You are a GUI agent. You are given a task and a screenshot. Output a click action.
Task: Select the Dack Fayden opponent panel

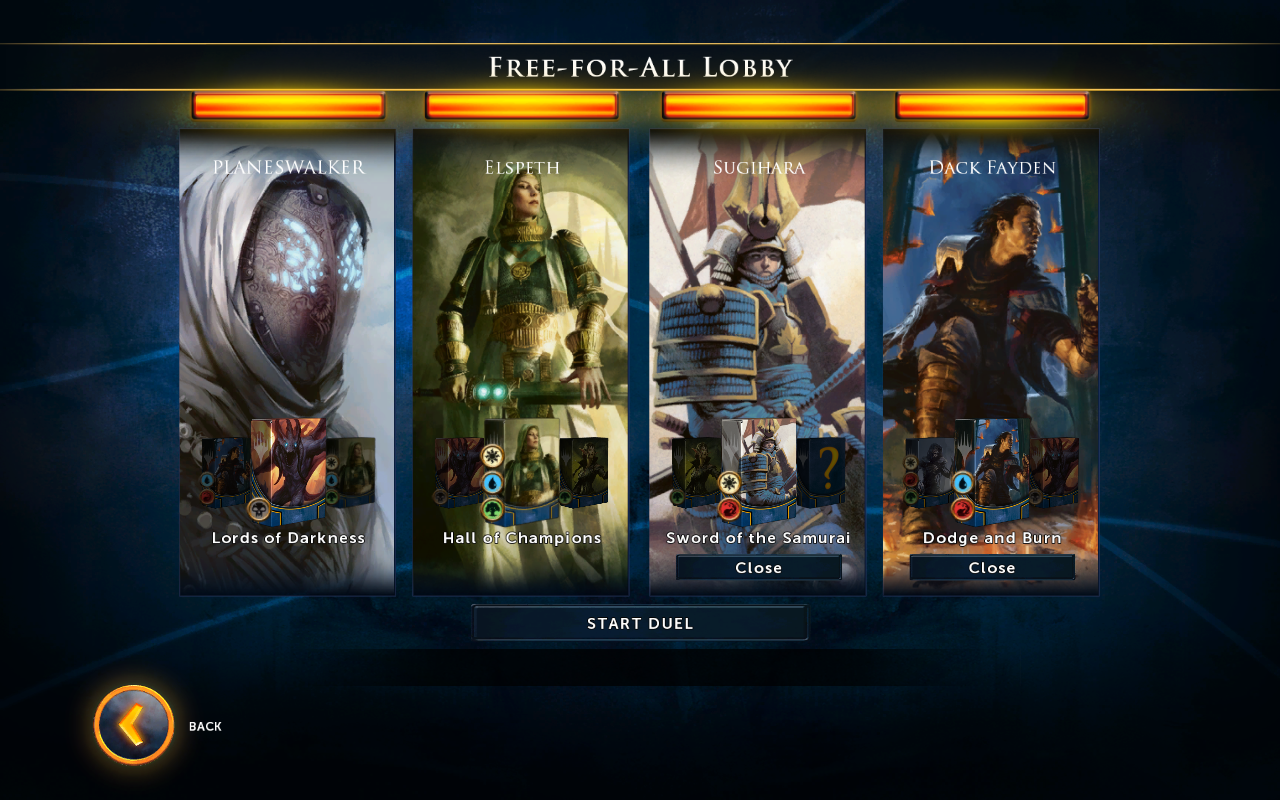(x=990, y=280)
